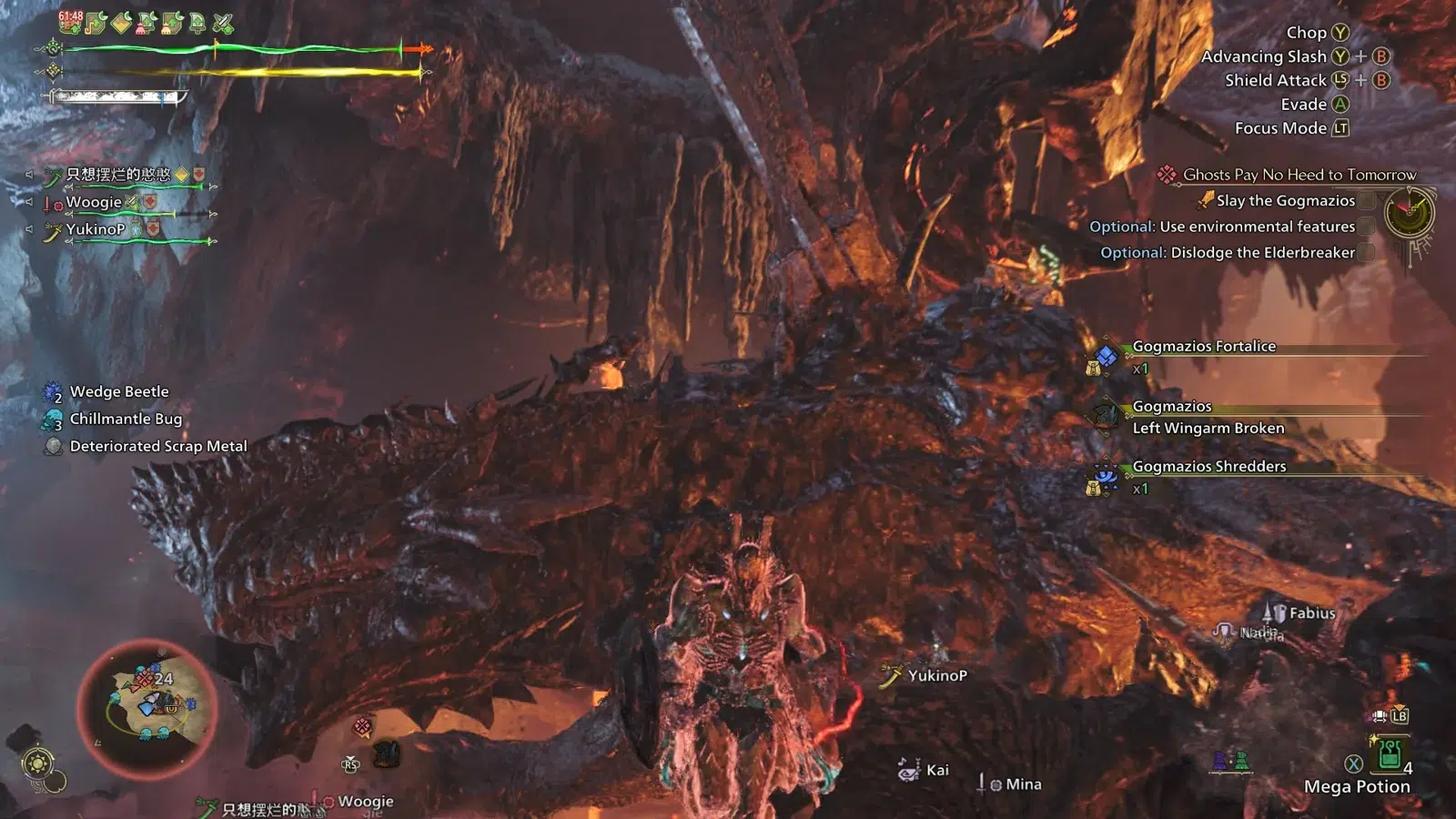The width and height of the screenshot is (1456, 819).
Task: Click the Left Wingarm Broken notification
Action: click(x=1208, y=429)
